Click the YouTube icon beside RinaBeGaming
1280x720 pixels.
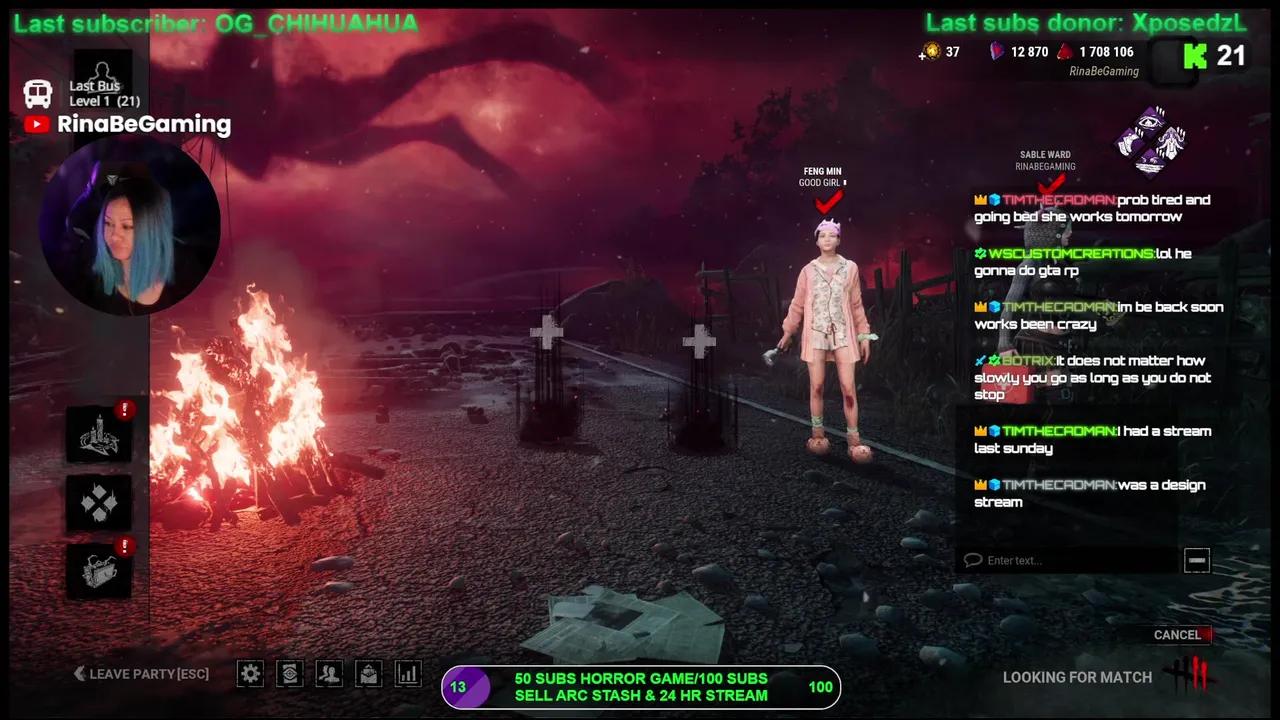(36, 124)
